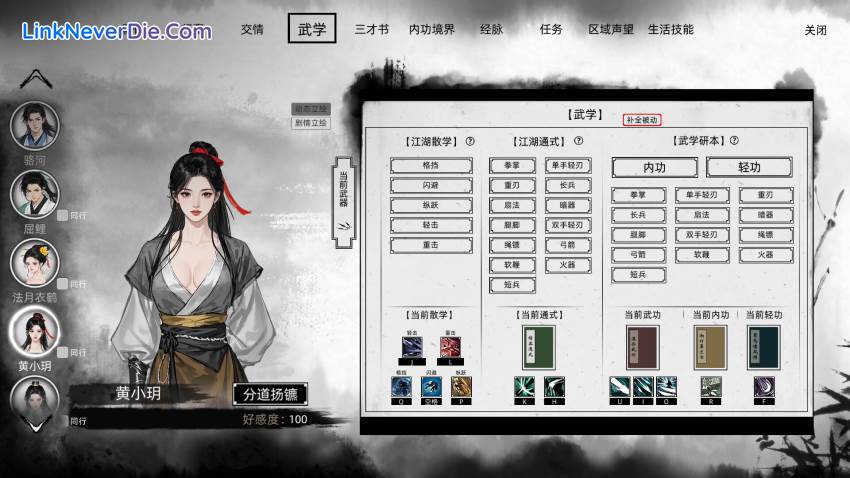Open the 当前武器 side panel

point(343,188)
